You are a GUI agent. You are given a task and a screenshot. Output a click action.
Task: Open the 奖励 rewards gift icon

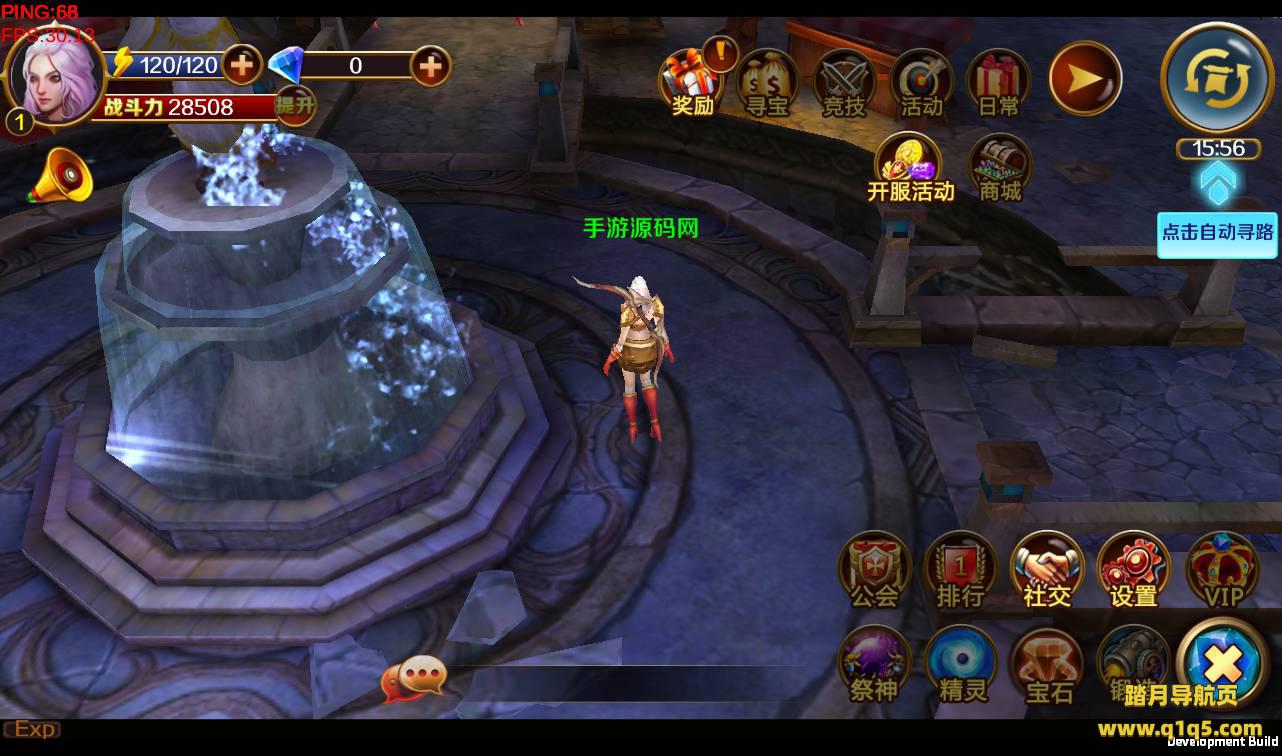[x=692, y=82]
